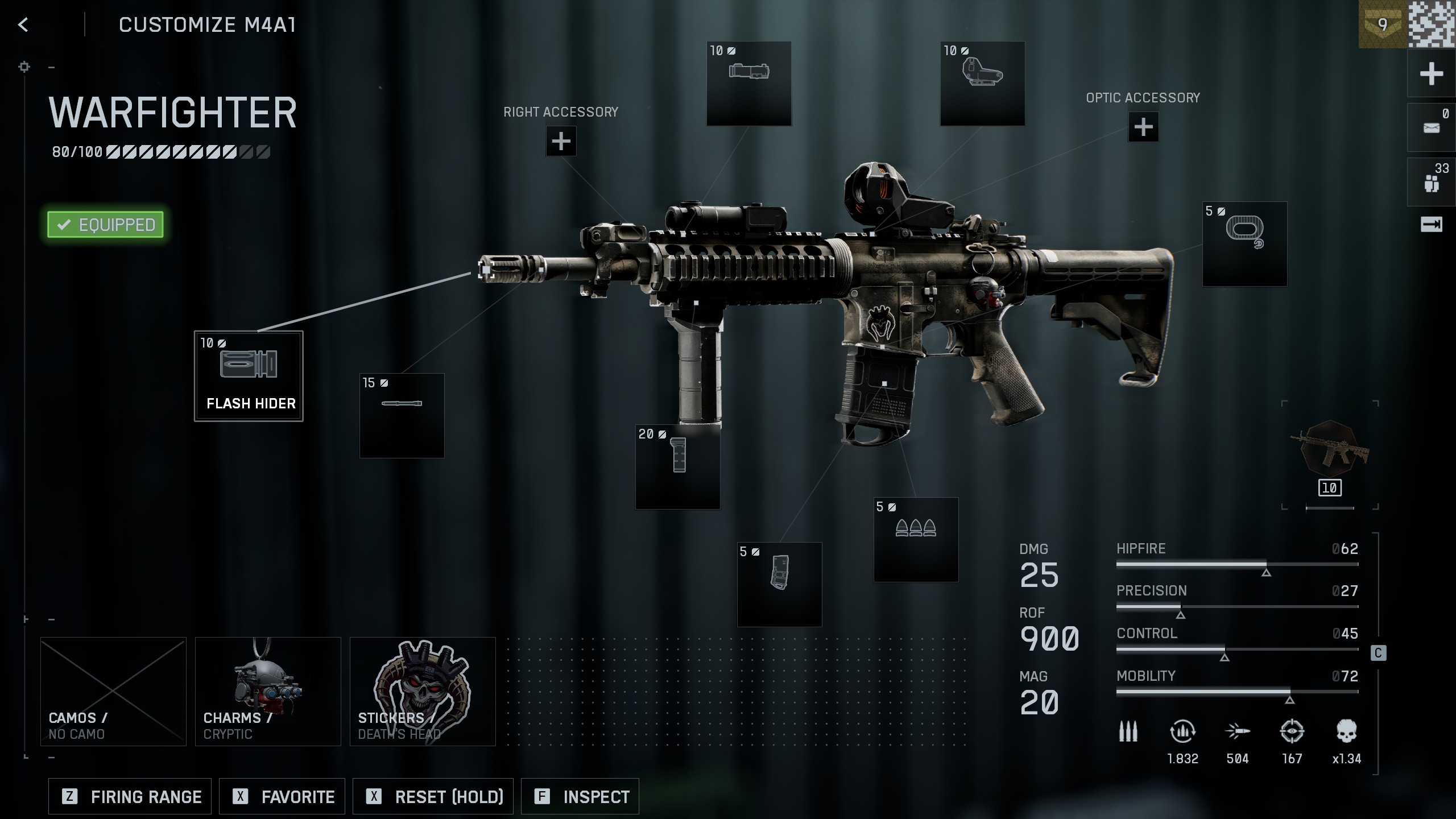1456x819 pixels.
Task: Mark this build as Favorite
Action: point(282,796)
